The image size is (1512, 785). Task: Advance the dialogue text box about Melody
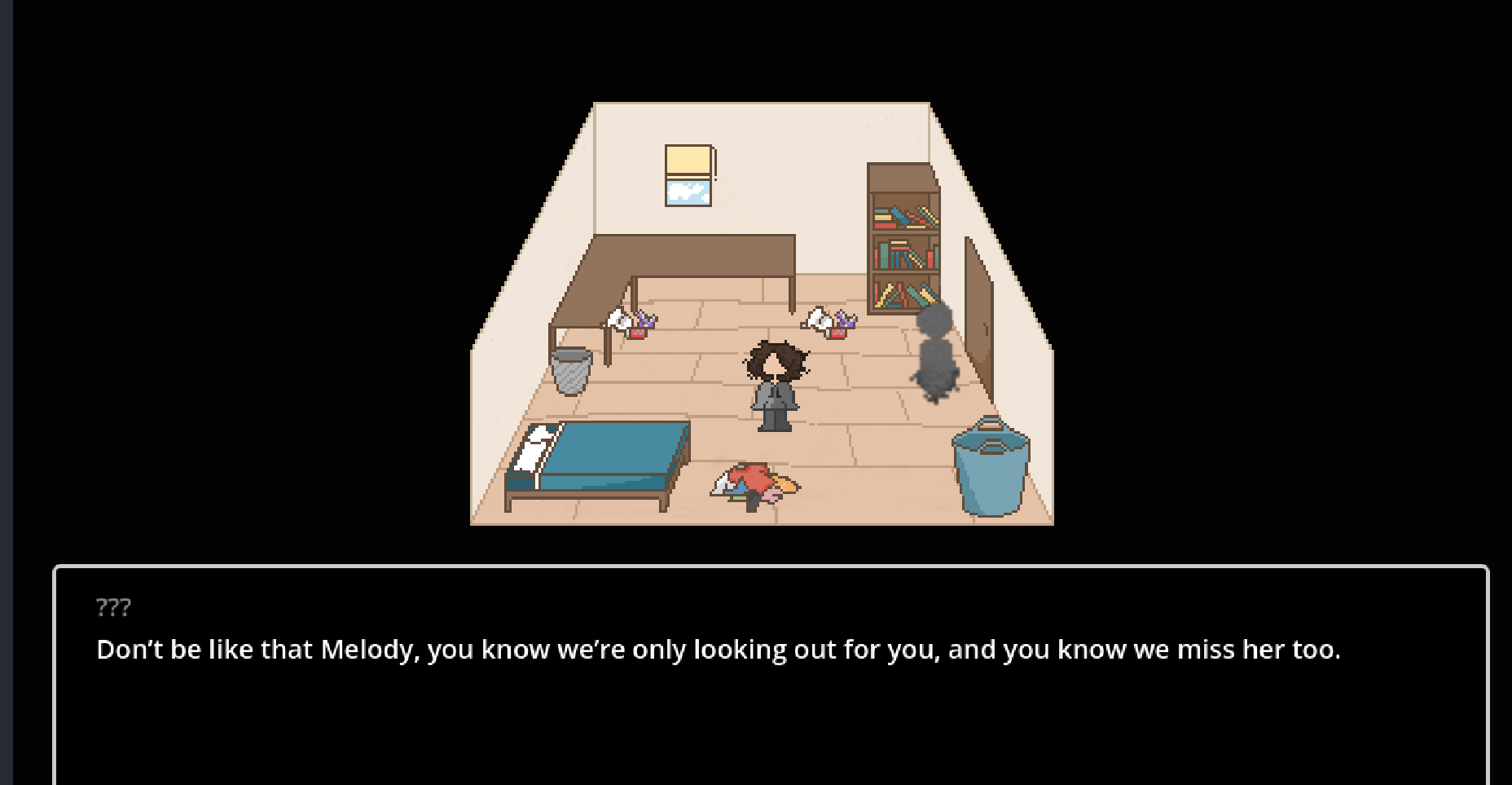click(x=770, y=675)
